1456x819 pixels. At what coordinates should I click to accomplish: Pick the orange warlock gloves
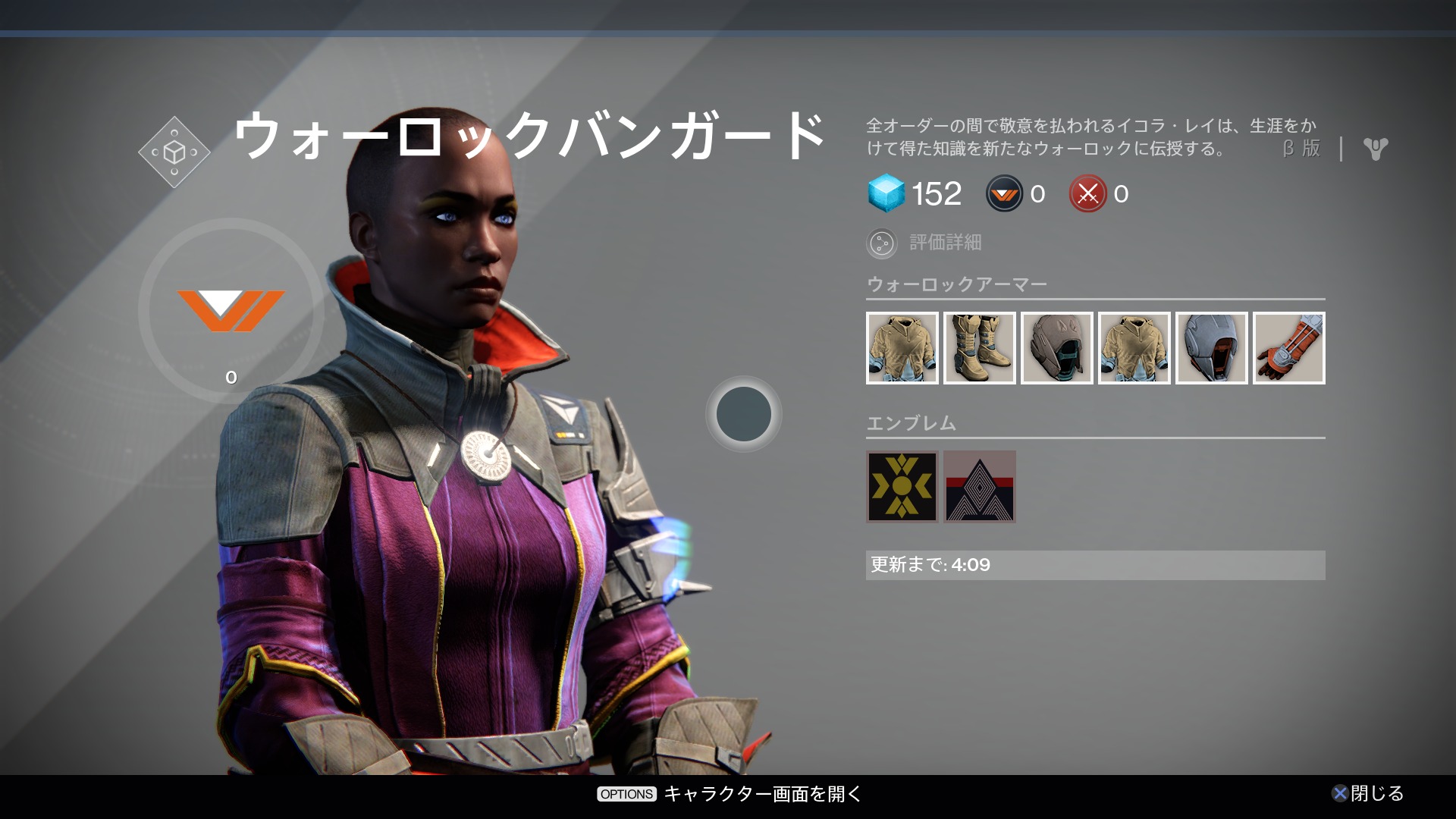click(1288, 348)
